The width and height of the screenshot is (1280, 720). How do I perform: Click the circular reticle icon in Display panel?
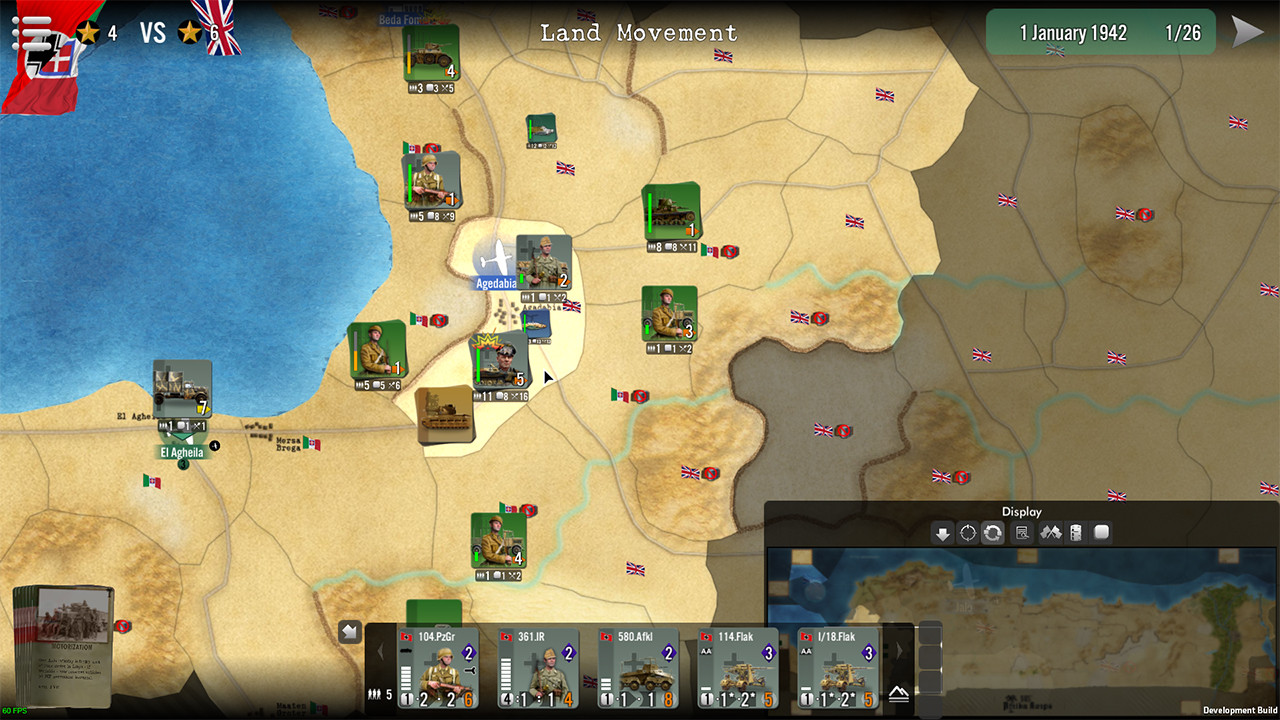(x=966, y=533)
